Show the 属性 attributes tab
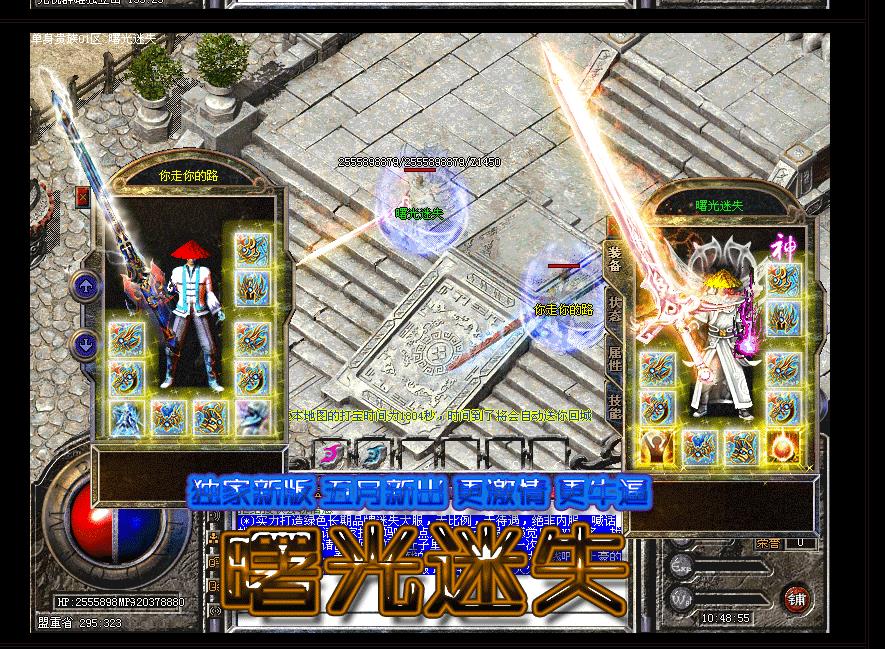 [614, 357]
